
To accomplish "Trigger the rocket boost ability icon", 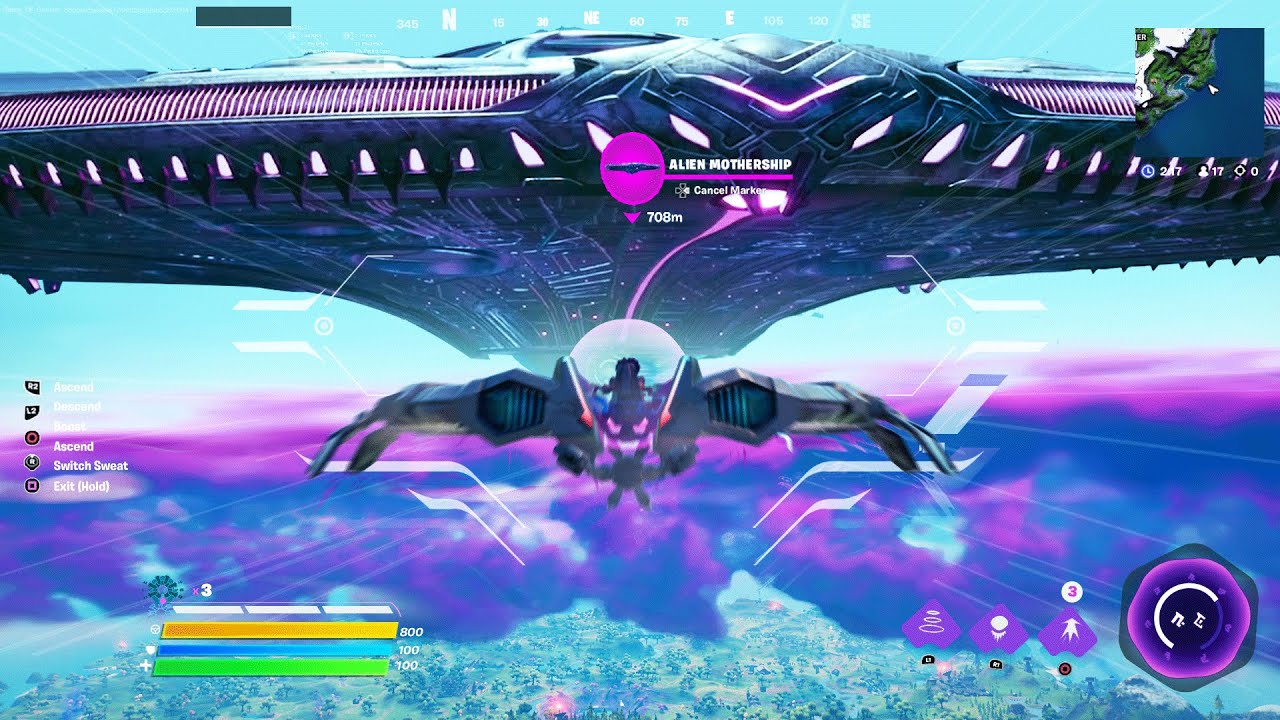I will click(x=1067, y=632).
